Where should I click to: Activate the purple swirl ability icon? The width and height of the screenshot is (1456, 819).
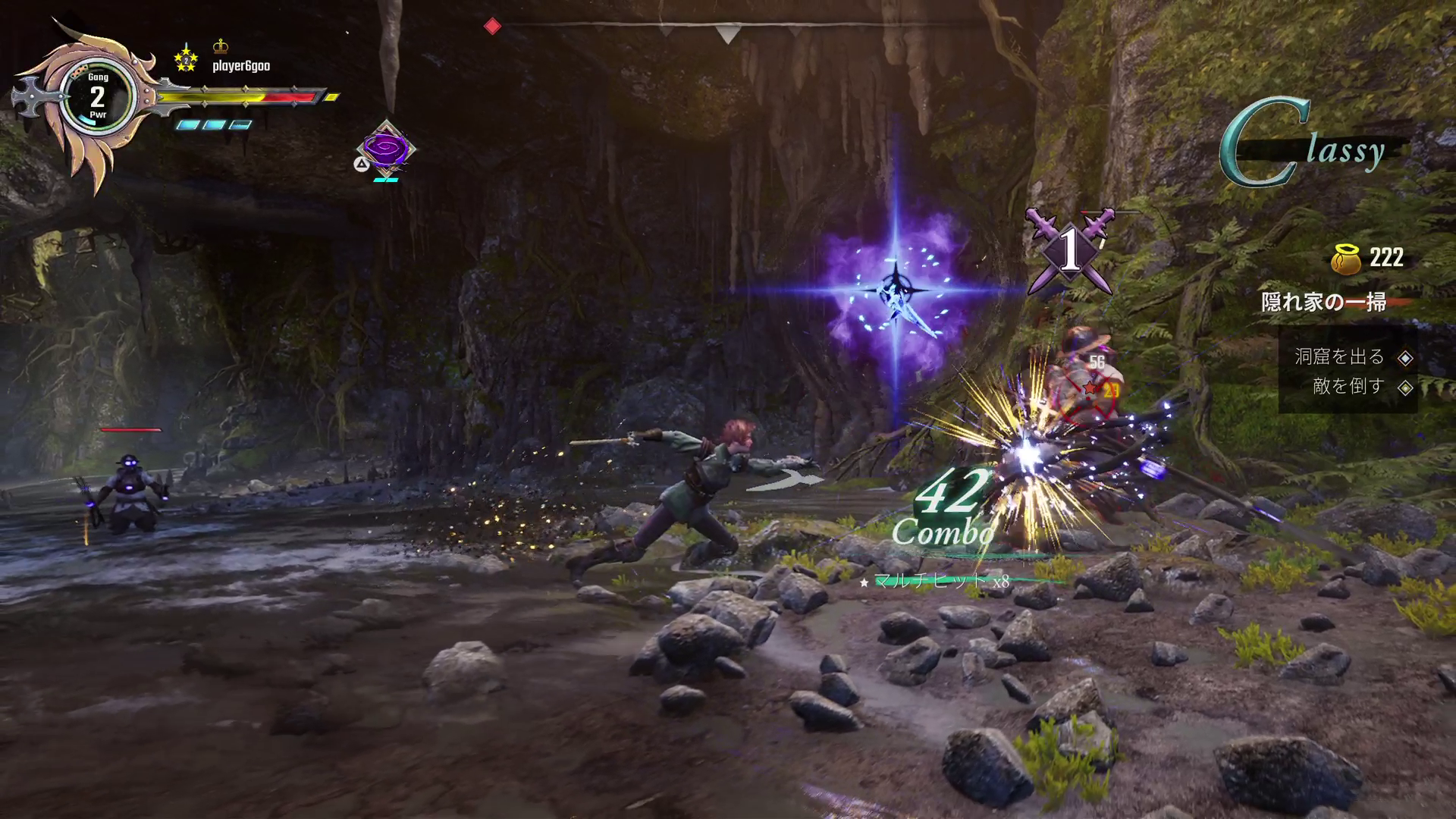(386, 149)
